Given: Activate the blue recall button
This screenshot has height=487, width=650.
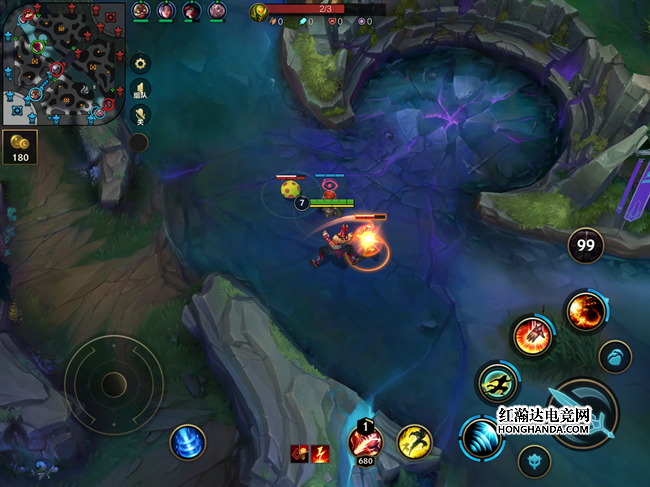Looking at the screenshot, I should pos(187,442).
